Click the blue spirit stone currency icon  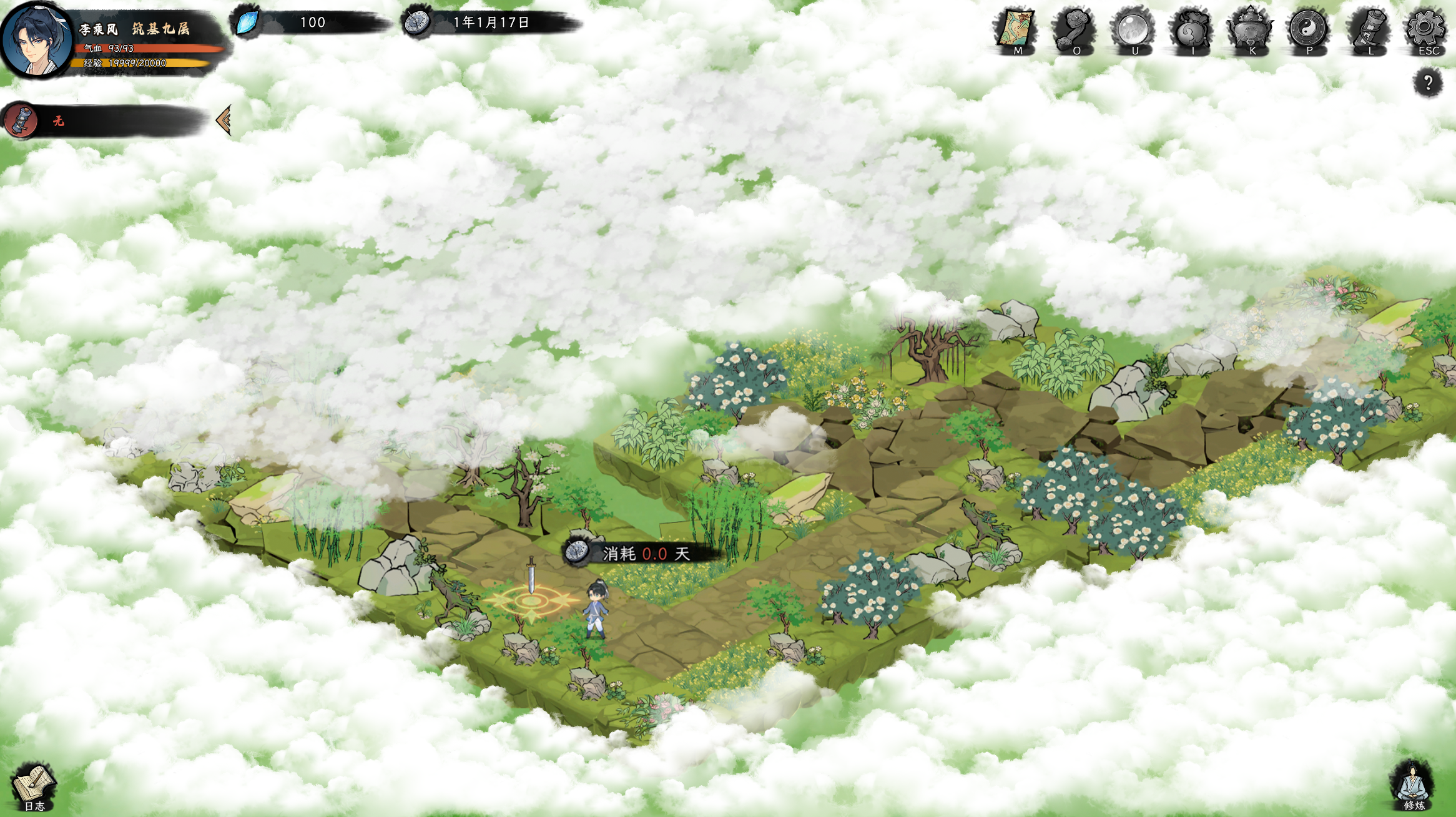pos(248,22)
